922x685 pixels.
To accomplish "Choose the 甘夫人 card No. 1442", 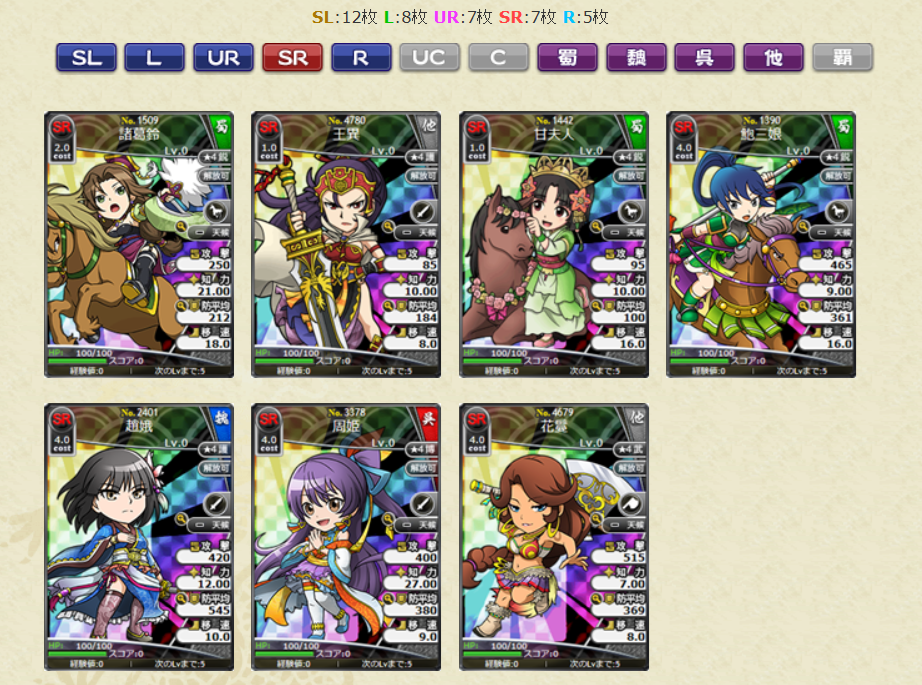I will pyautogui.click(x=554, y=244).
